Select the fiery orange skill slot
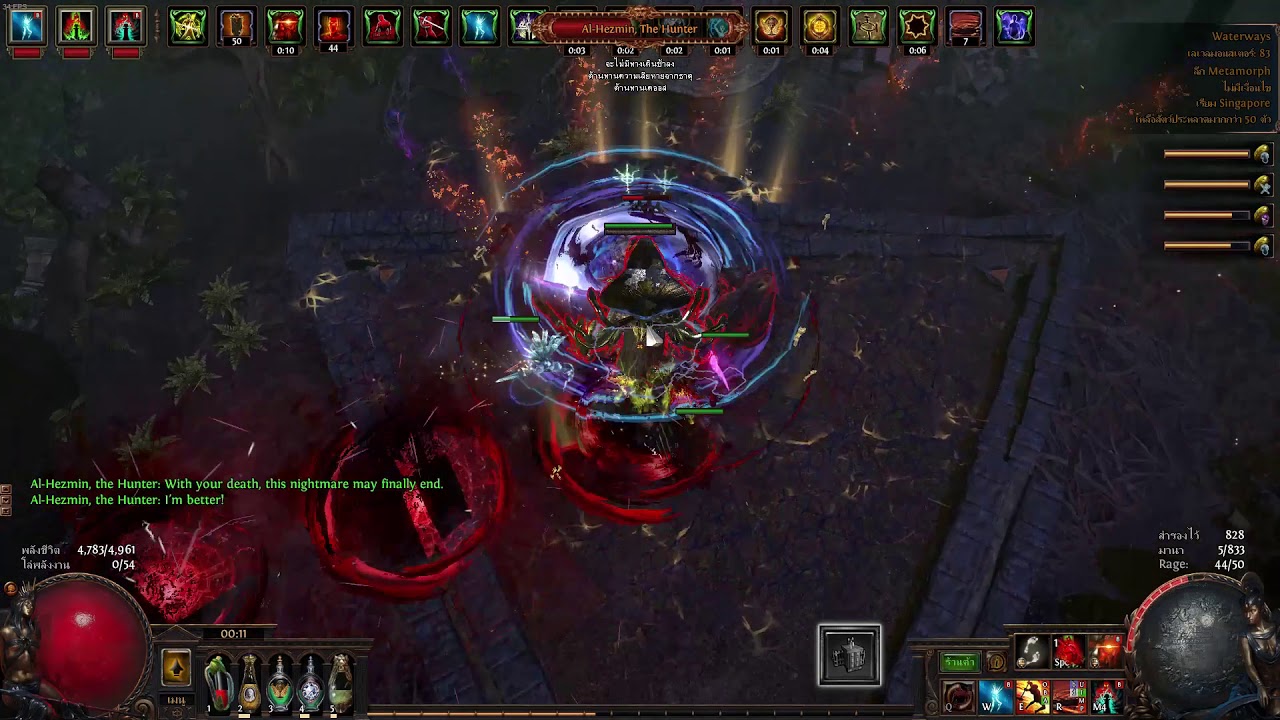The height and width of the screenshot is (720, 1280). pos(1105,652)
